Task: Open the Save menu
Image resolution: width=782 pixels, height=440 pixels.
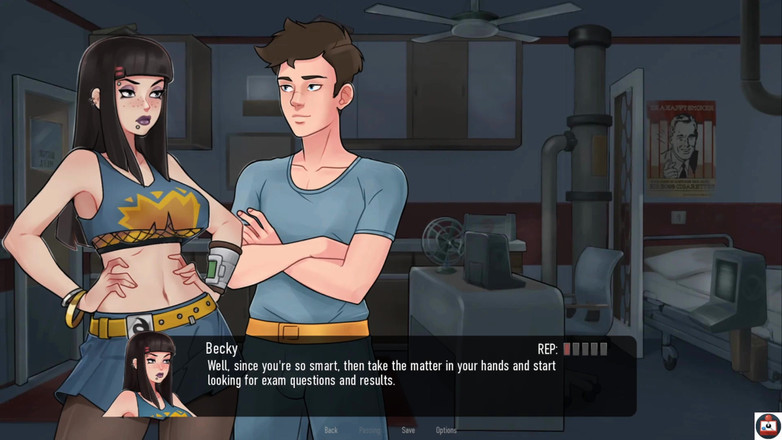Action: coord(408,430)
